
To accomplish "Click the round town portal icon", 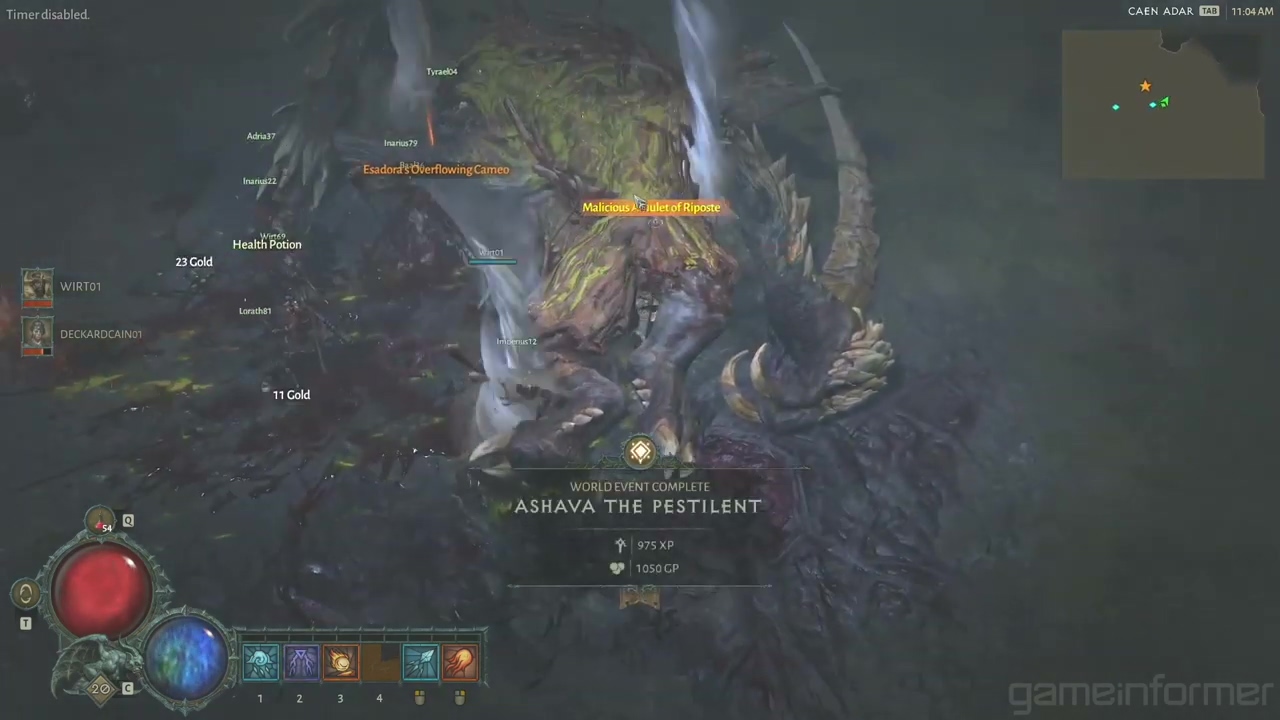I will click(26, 594).
